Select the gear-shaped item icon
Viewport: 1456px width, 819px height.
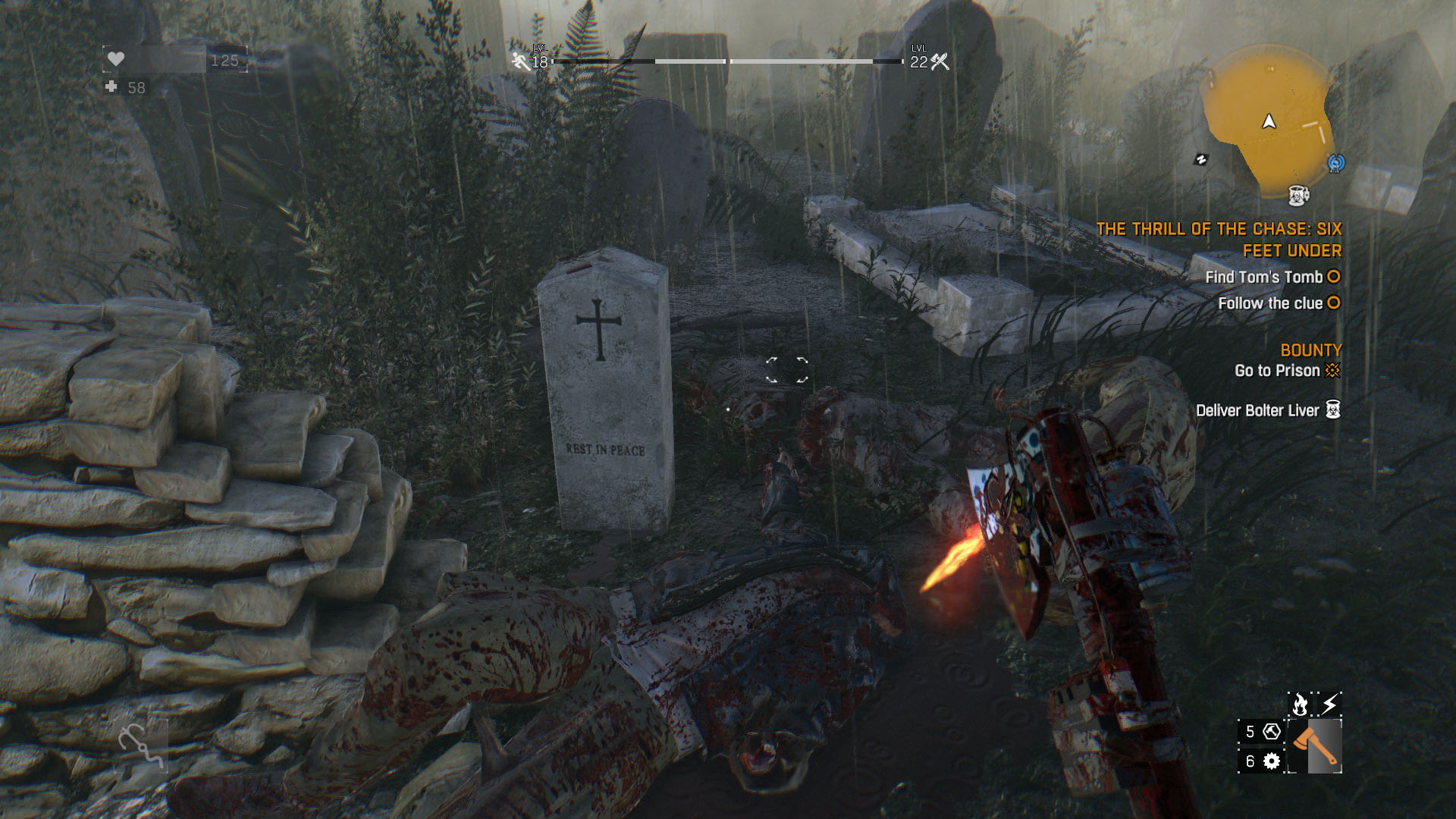[1272, 761]
